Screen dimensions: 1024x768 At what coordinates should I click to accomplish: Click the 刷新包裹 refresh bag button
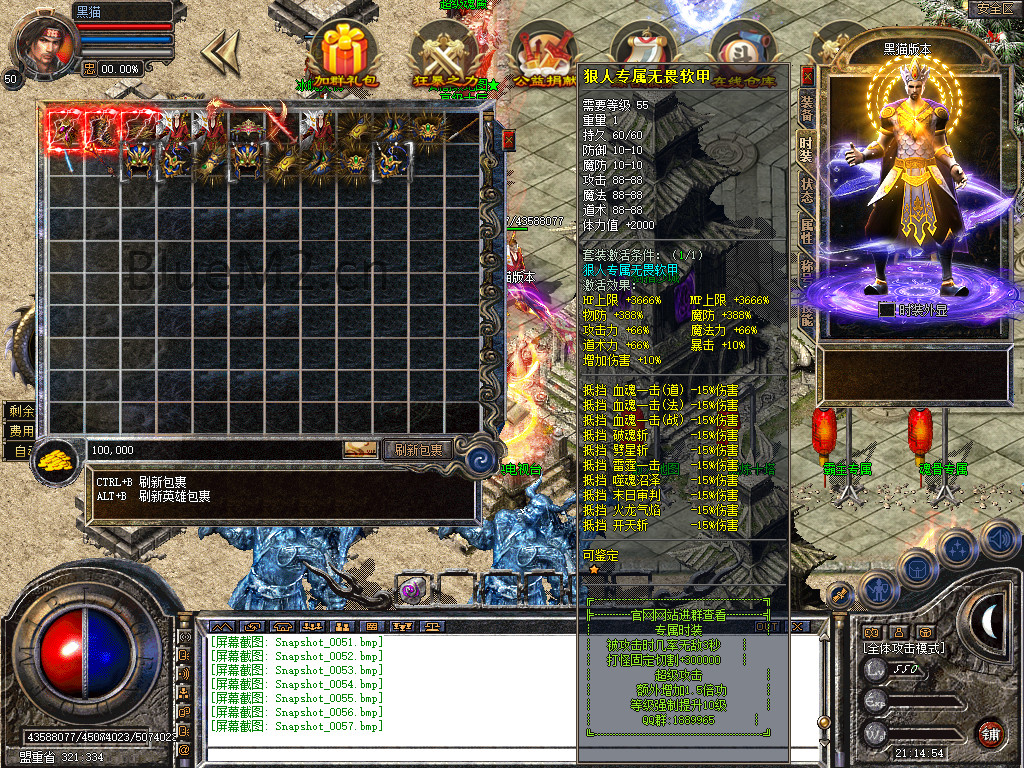click(418, 450)
